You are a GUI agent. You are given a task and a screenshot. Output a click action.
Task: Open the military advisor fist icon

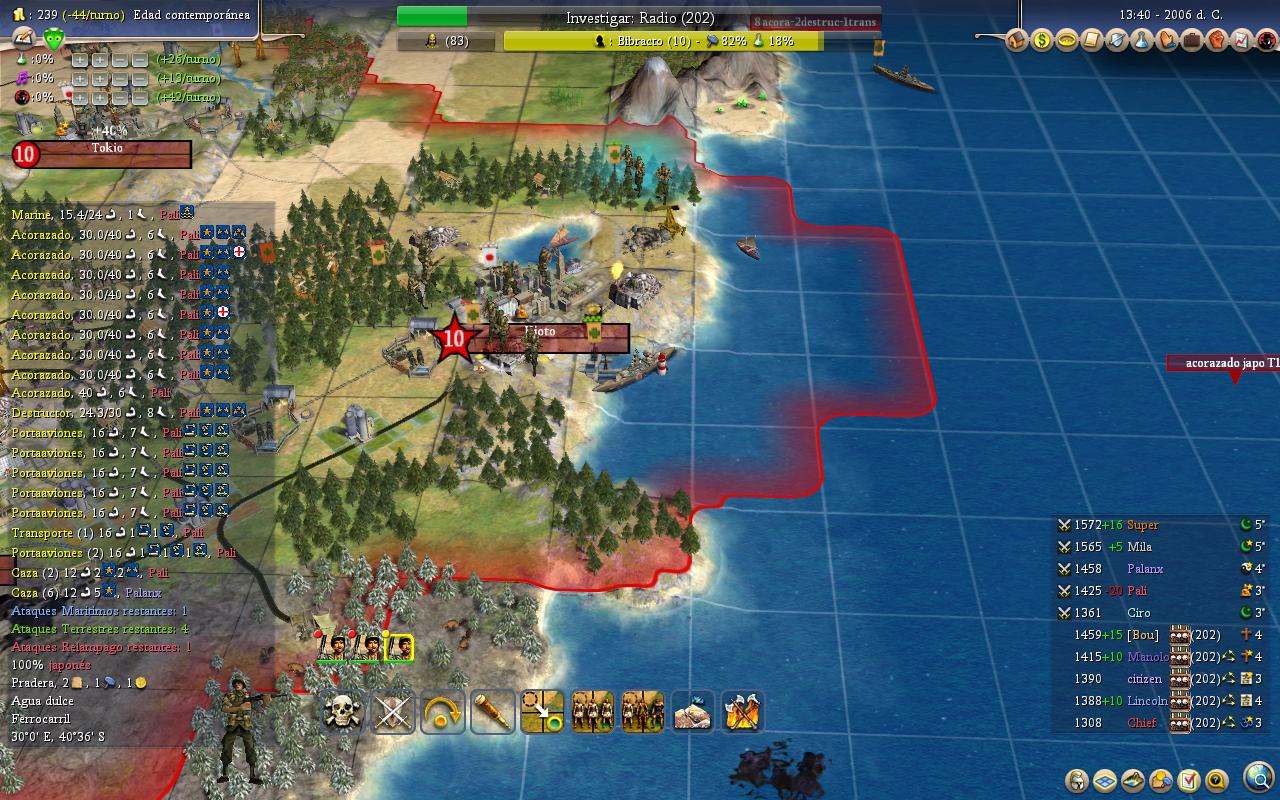click(x=1216, y=41)
